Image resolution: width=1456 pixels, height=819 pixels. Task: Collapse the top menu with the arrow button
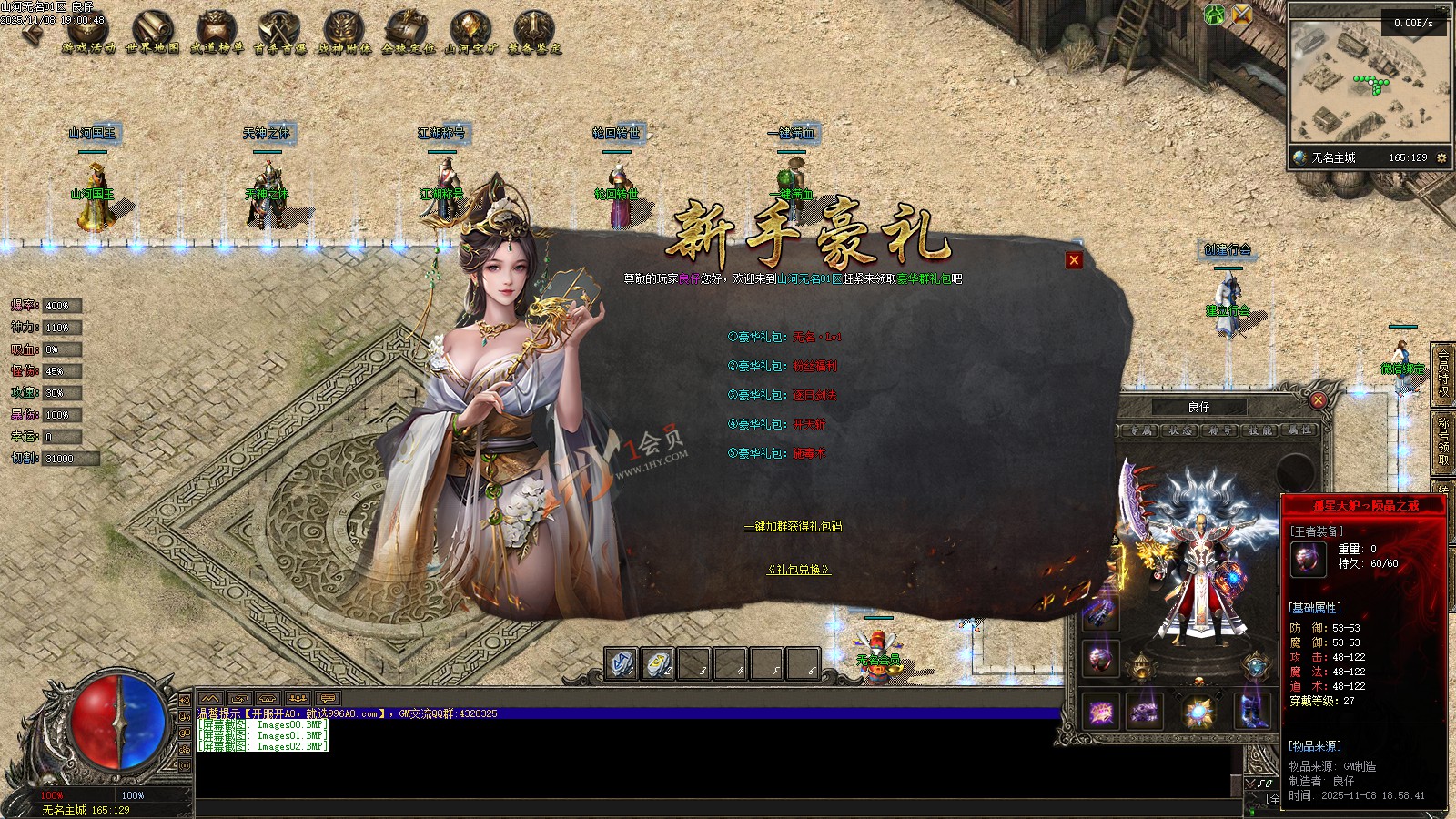click(x=33, y=33)
